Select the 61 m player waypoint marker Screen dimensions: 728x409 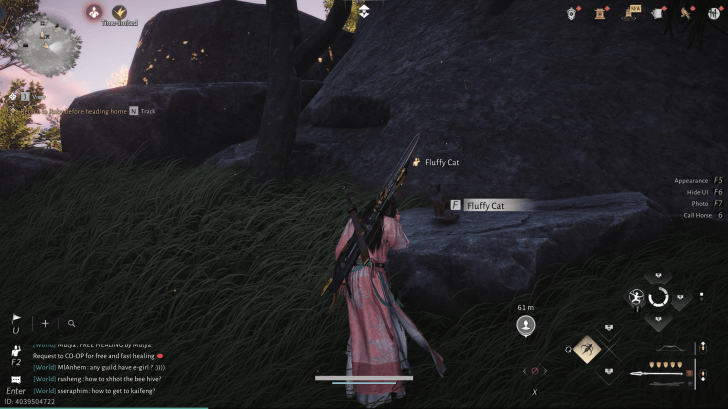(x=525, y=325)
